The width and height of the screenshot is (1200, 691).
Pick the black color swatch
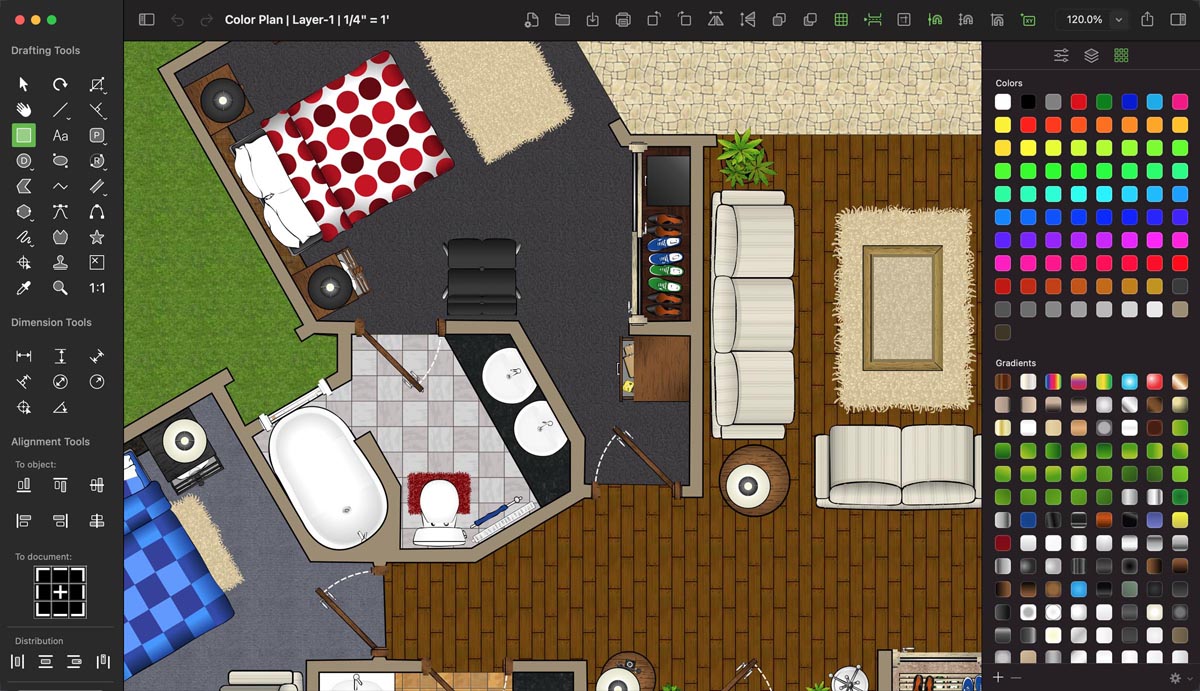(x=1028, y=102)
